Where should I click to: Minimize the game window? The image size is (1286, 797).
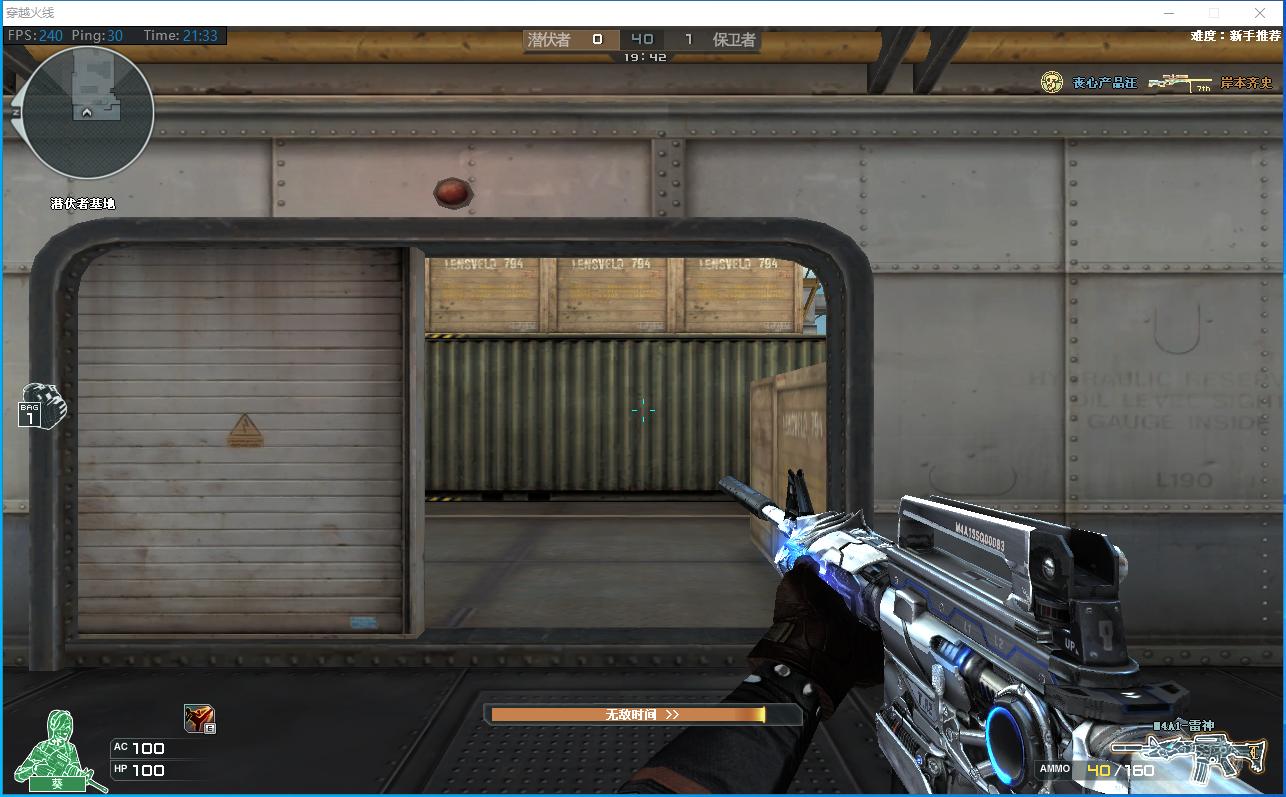pos(1169,13)
